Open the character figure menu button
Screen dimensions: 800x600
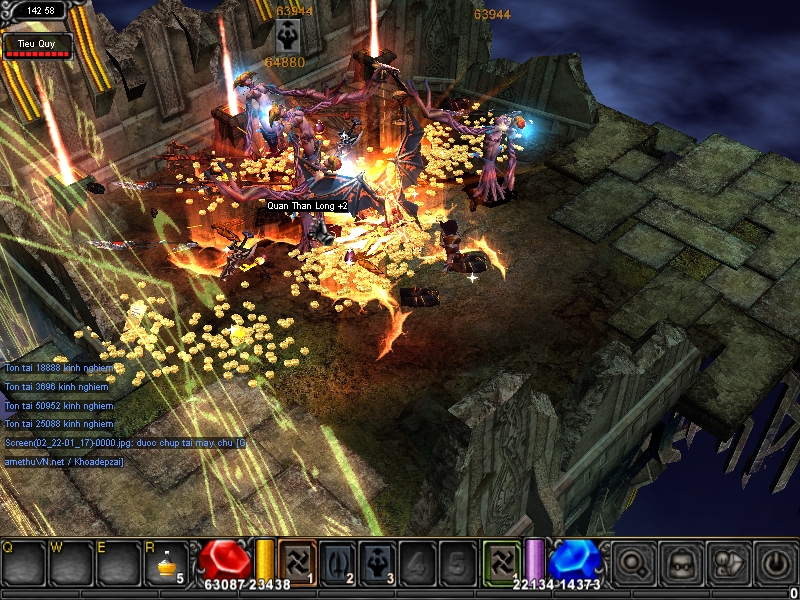point(729,562)
